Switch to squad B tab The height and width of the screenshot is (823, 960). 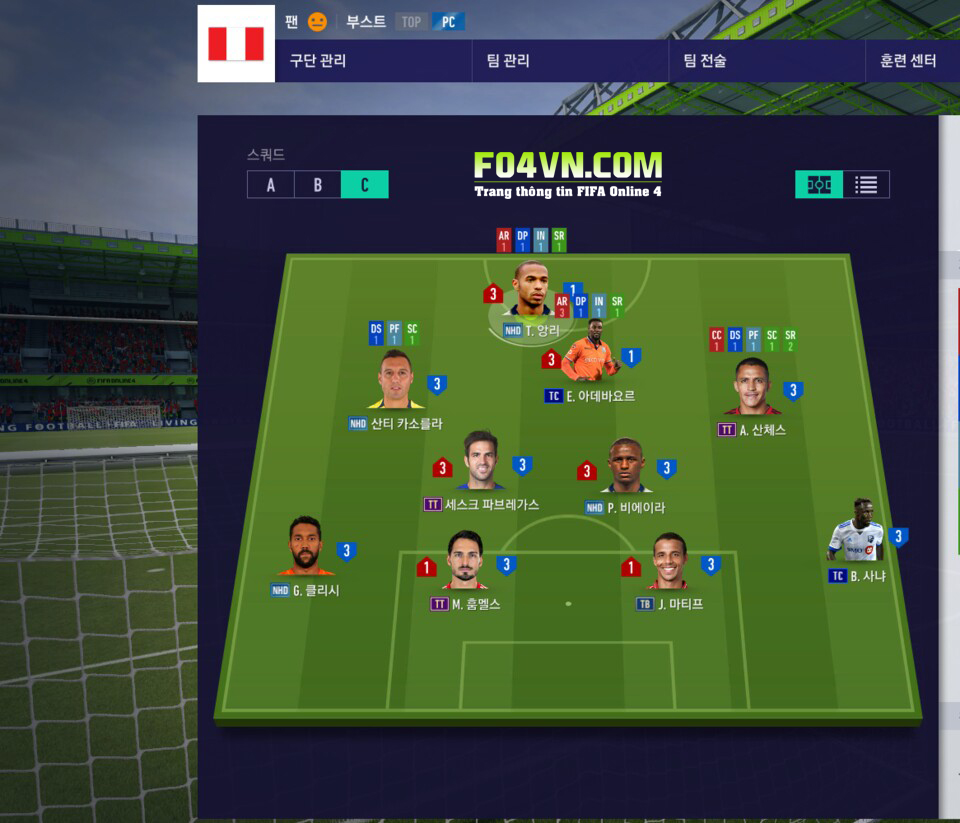pos(317,185)
